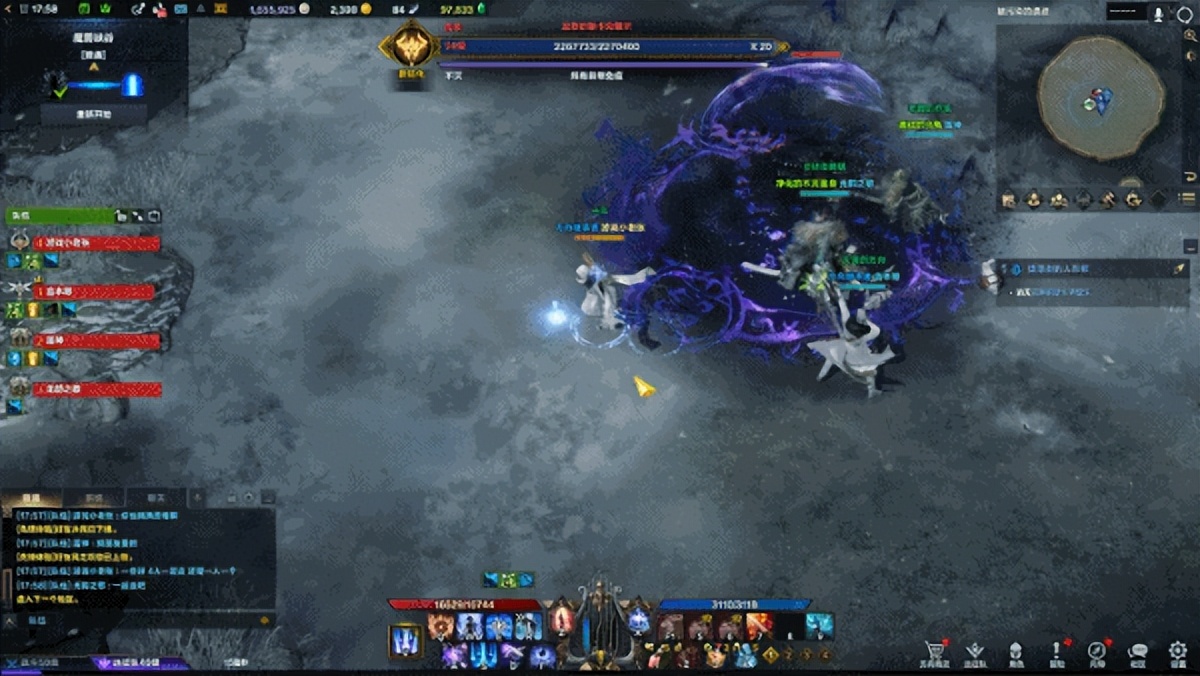Open the speech bubble community menu
Screen dimensions: 1200x676
point(1137,651)
